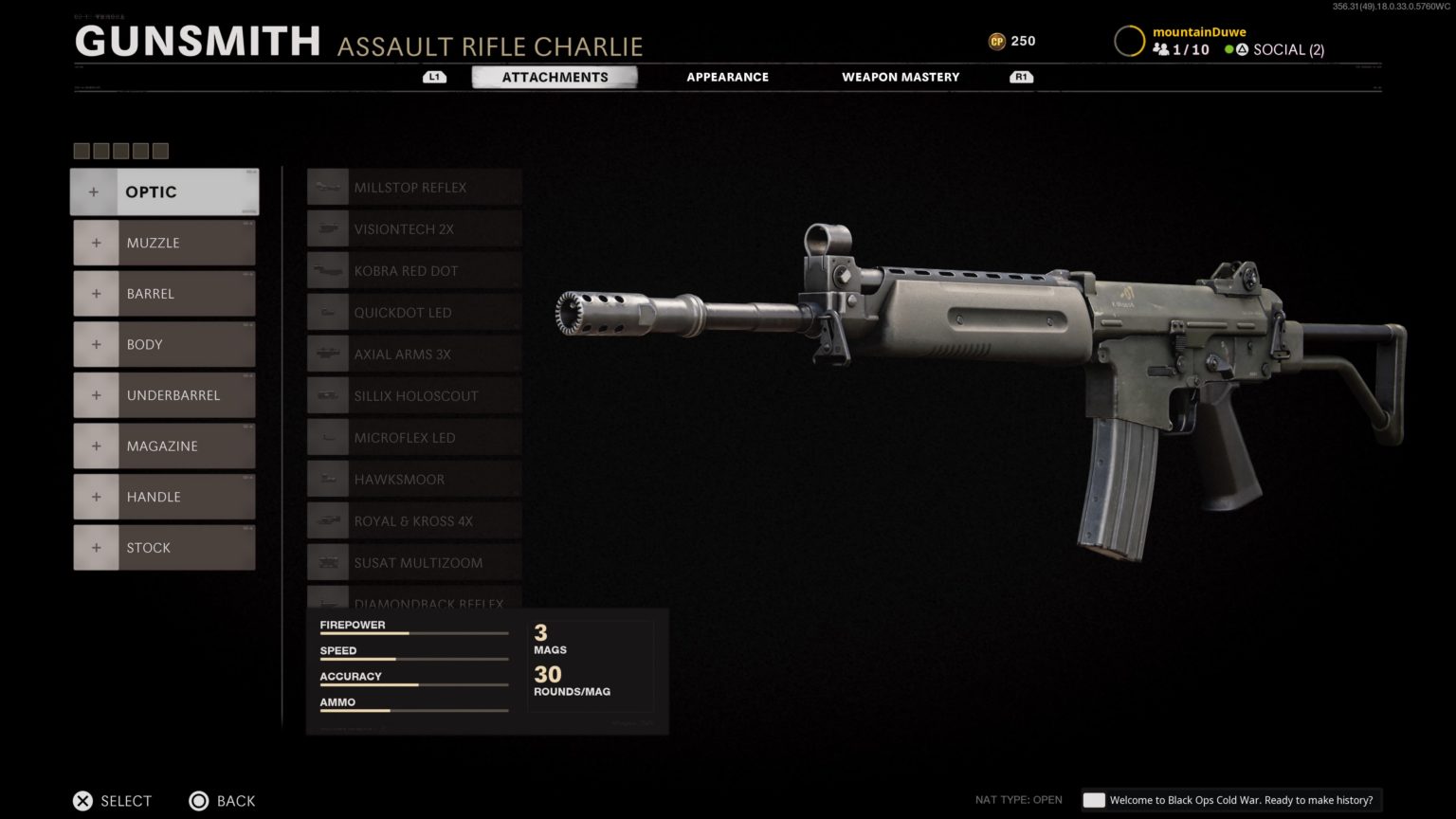Open SOCIAL (2) panel
The image size is (1456, 819).
pos(1289,49)
